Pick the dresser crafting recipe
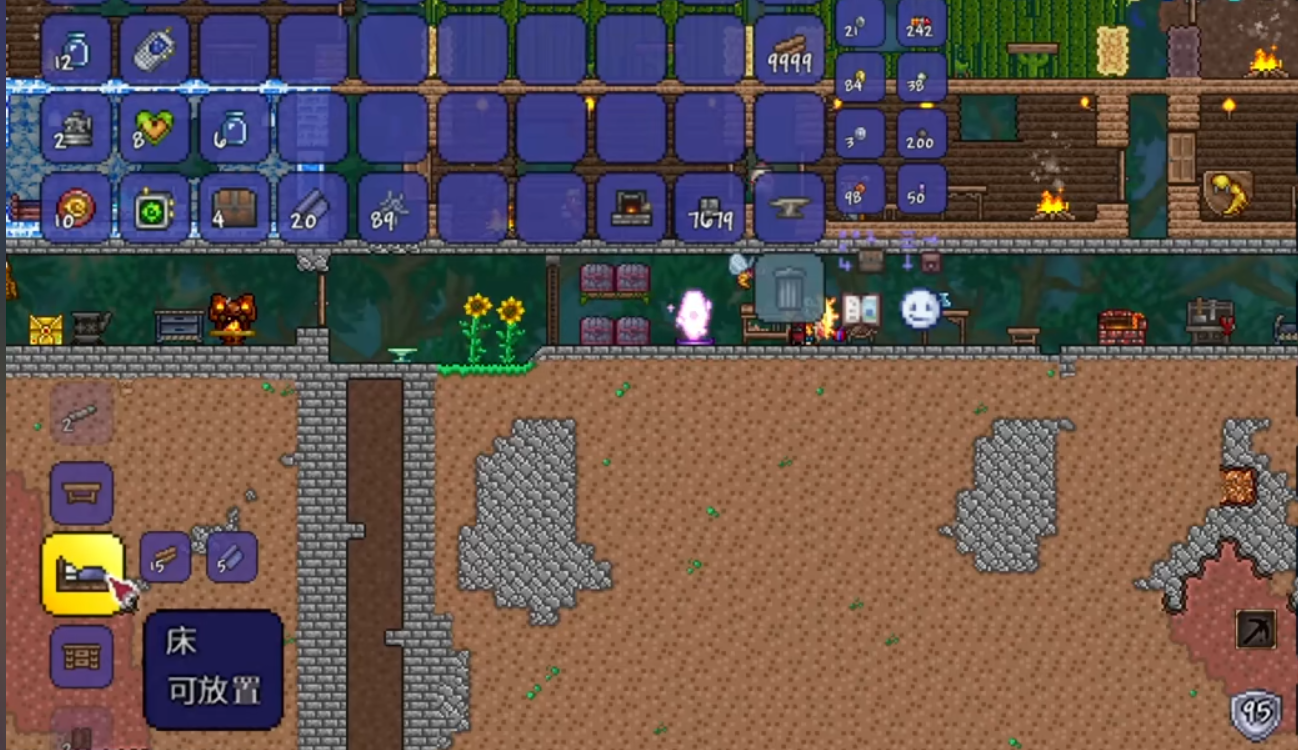This screenshot has width=1298, height=750. [x=82, y=656]
